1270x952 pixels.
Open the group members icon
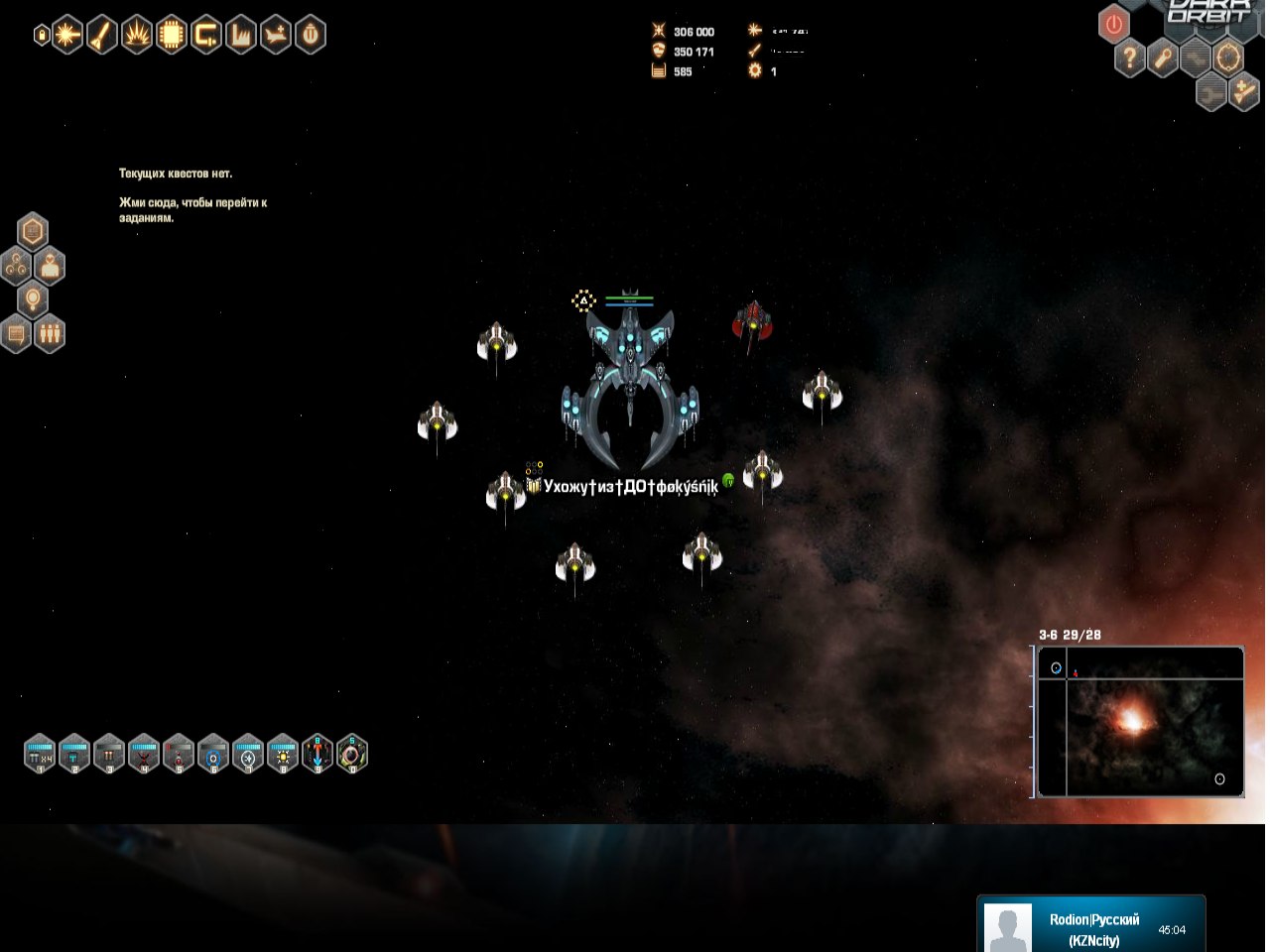click(x=50, y=333)
